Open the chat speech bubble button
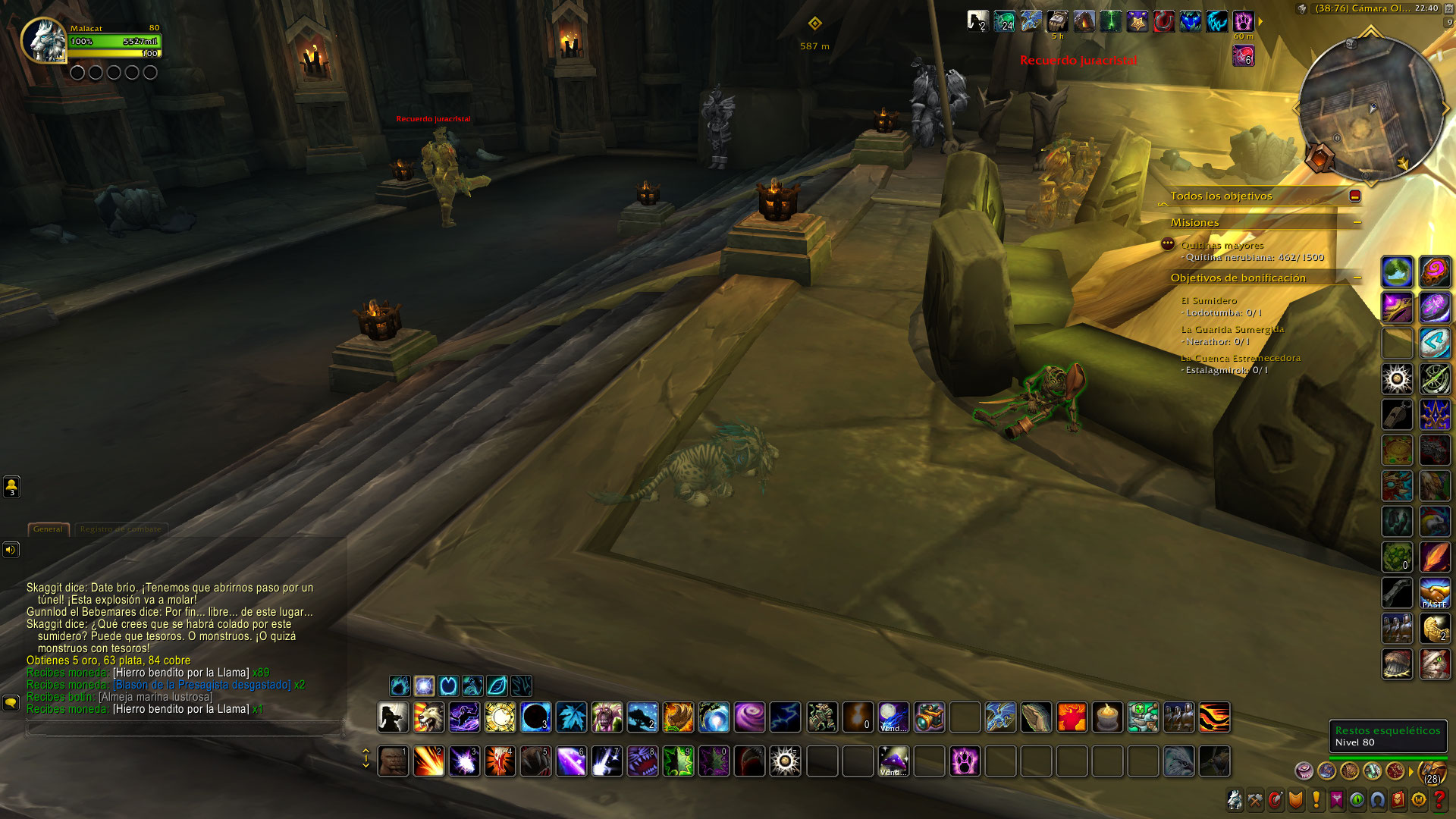The height and width of the screenshot is (819, 1456). tap(11, 703)
